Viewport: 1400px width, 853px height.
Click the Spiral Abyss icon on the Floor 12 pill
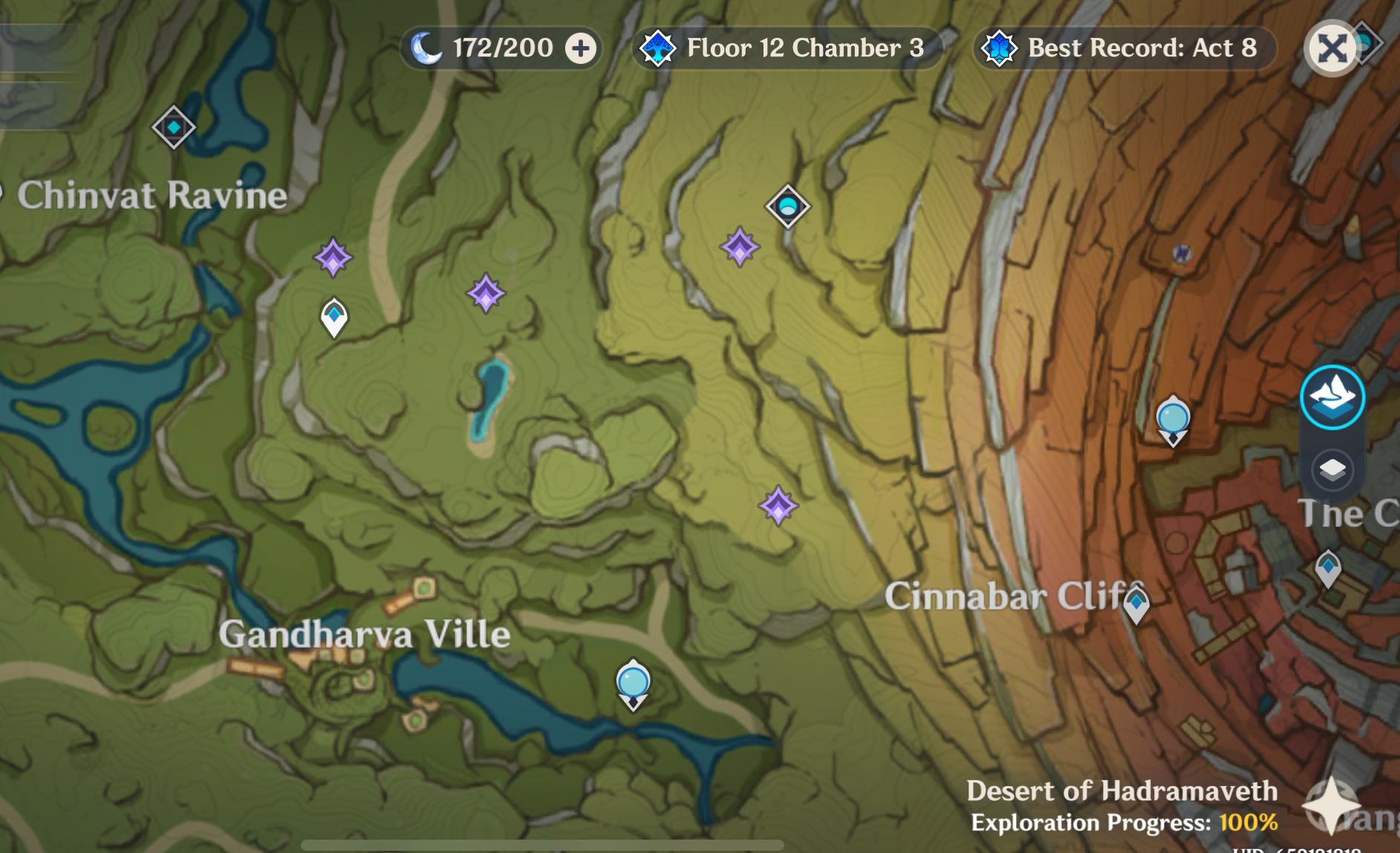660,48
